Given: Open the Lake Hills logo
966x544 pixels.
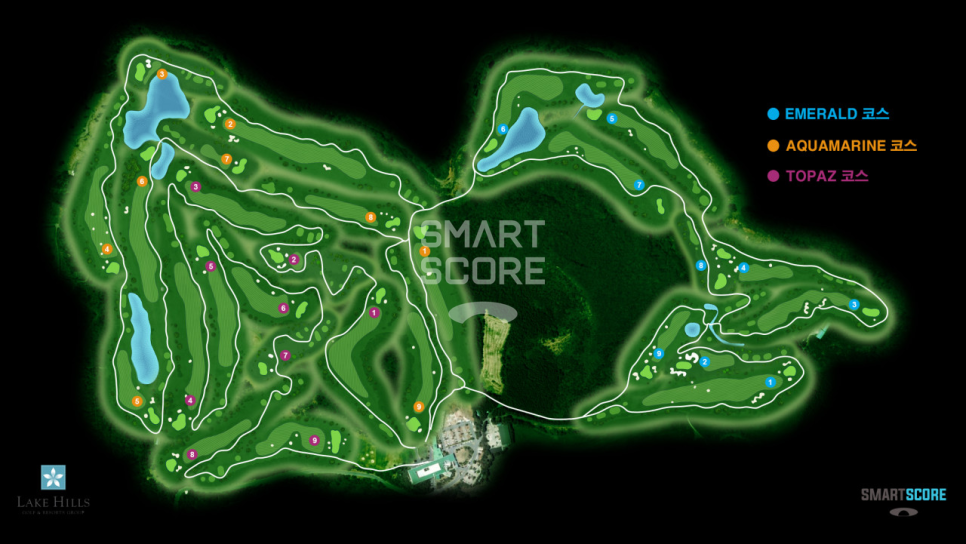Looking at the screenshot, I should [x=53, y=489].
